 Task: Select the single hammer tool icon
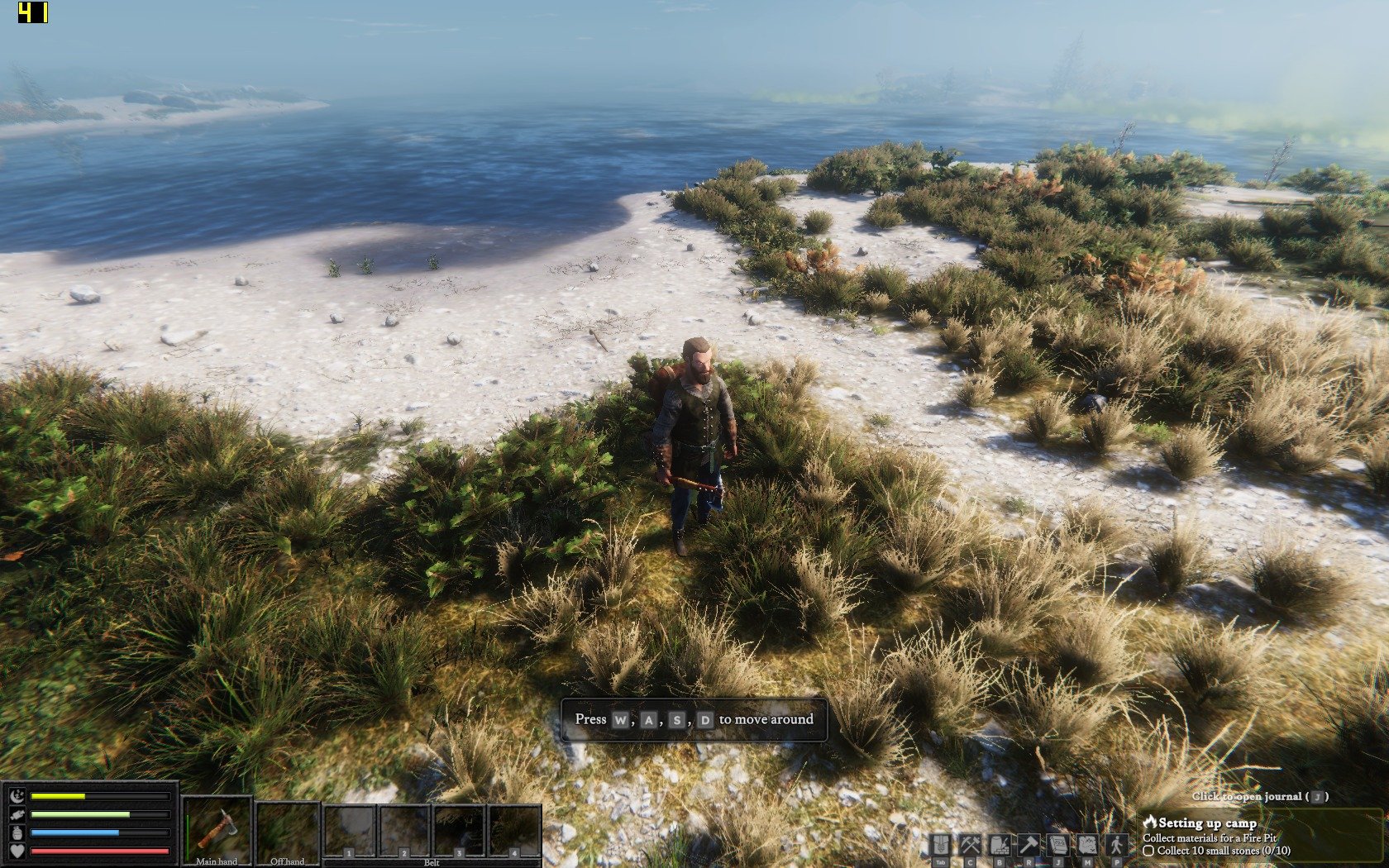(x=1029, y=845)
